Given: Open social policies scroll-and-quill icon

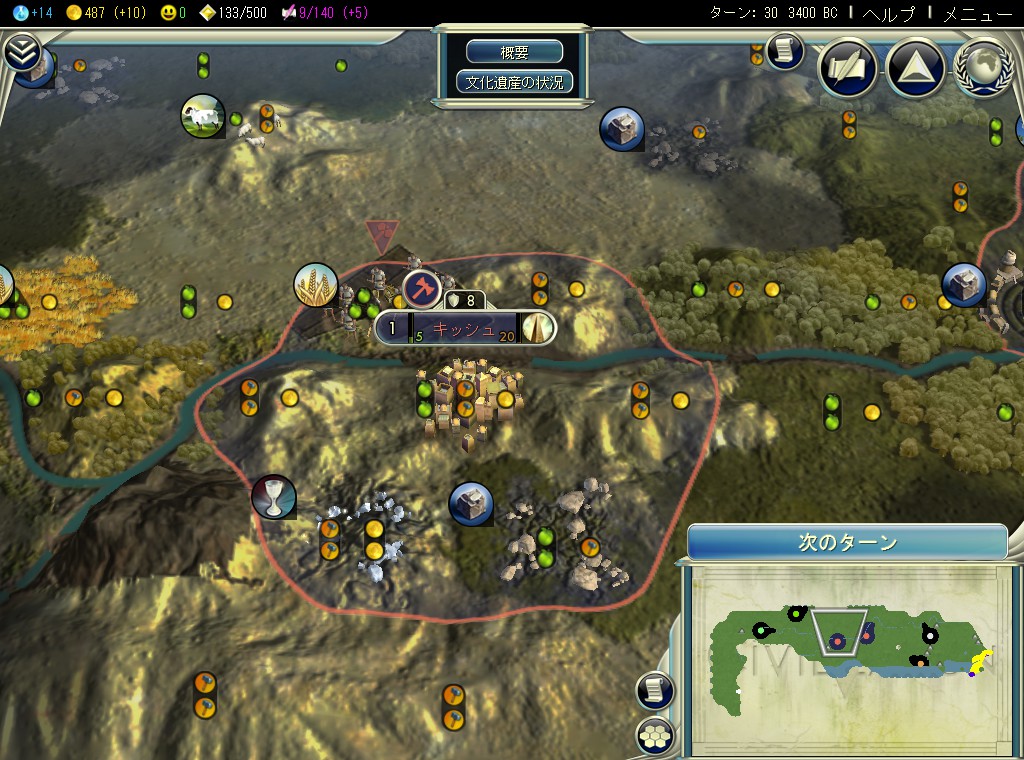Looking at the screenshot, I should (x=847, y=69).
